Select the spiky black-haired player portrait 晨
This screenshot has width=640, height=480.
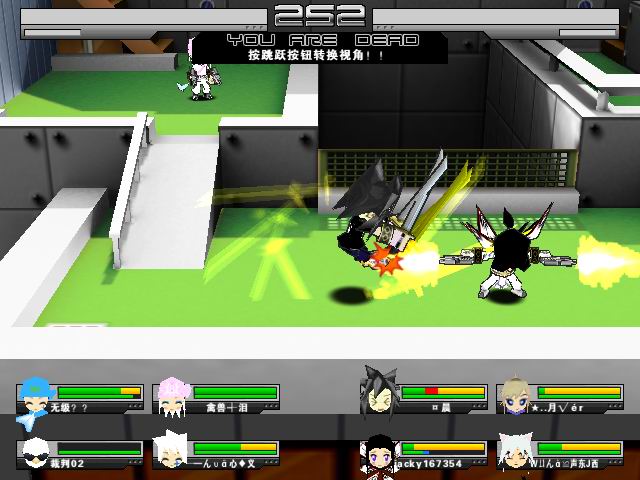[380, 392]
